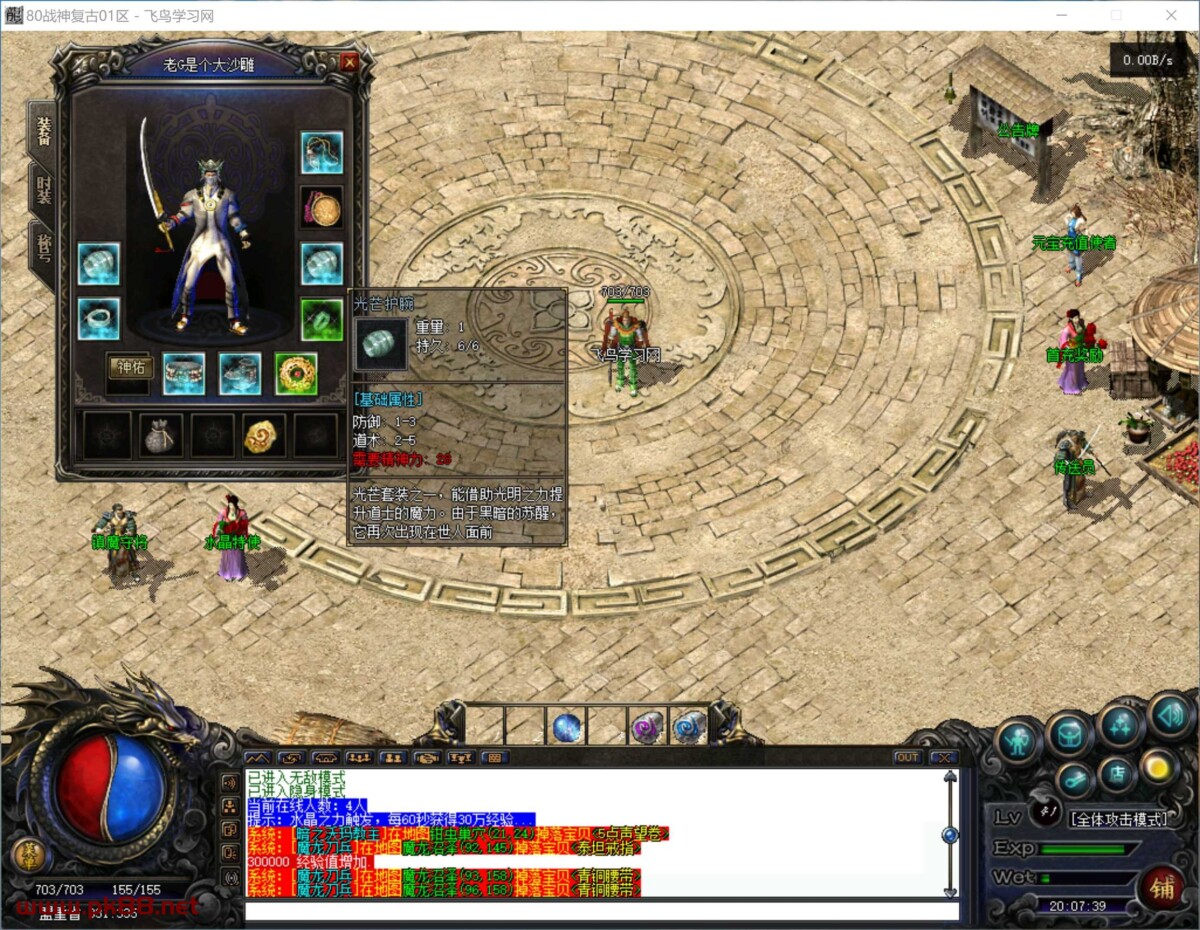Close the character equipment panel
The width and height of the screenshot is (1200, 930).
[349, 62]
